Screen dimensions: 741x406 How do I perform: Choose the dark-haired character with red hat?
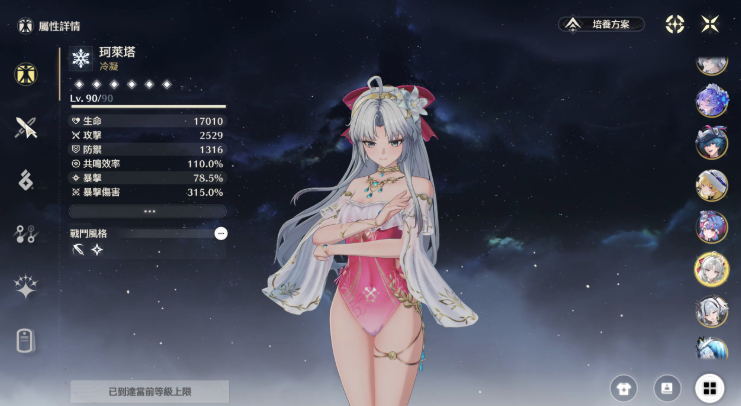(x=711, y=143)
